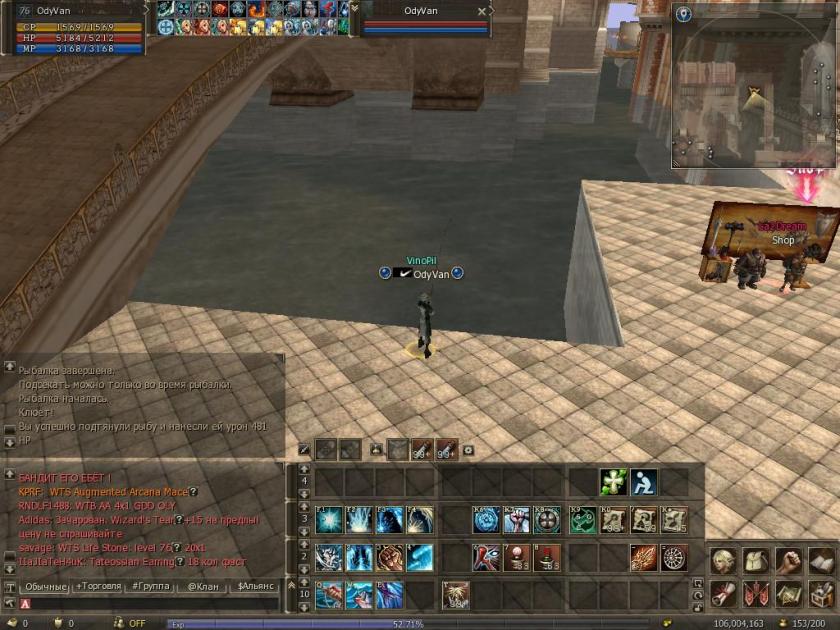
Task: Use the clenched fist skill on hotbar
Action: pos(388,557)
